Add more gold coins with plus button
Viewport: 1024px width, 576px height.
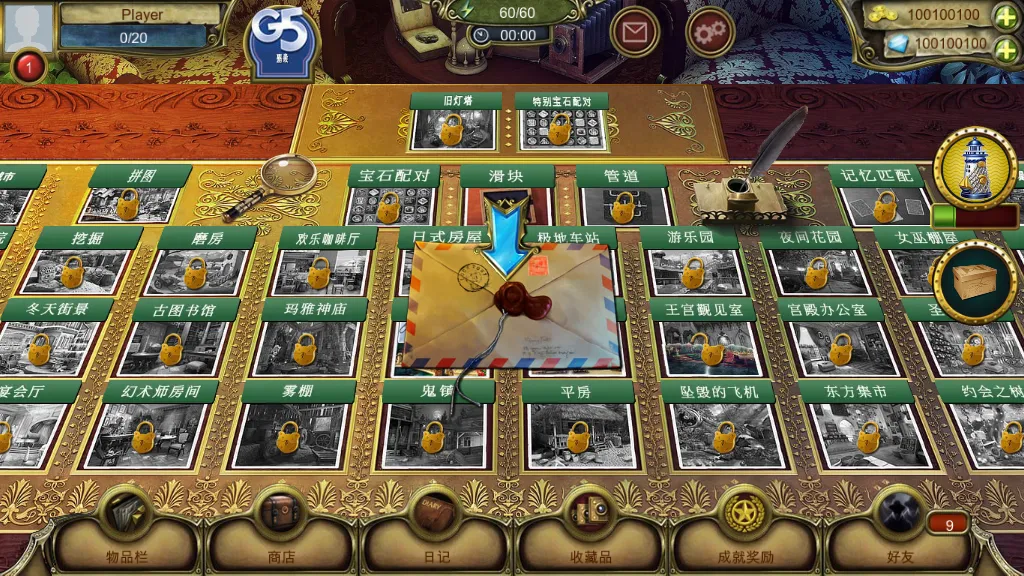(x=1006, y=16)
